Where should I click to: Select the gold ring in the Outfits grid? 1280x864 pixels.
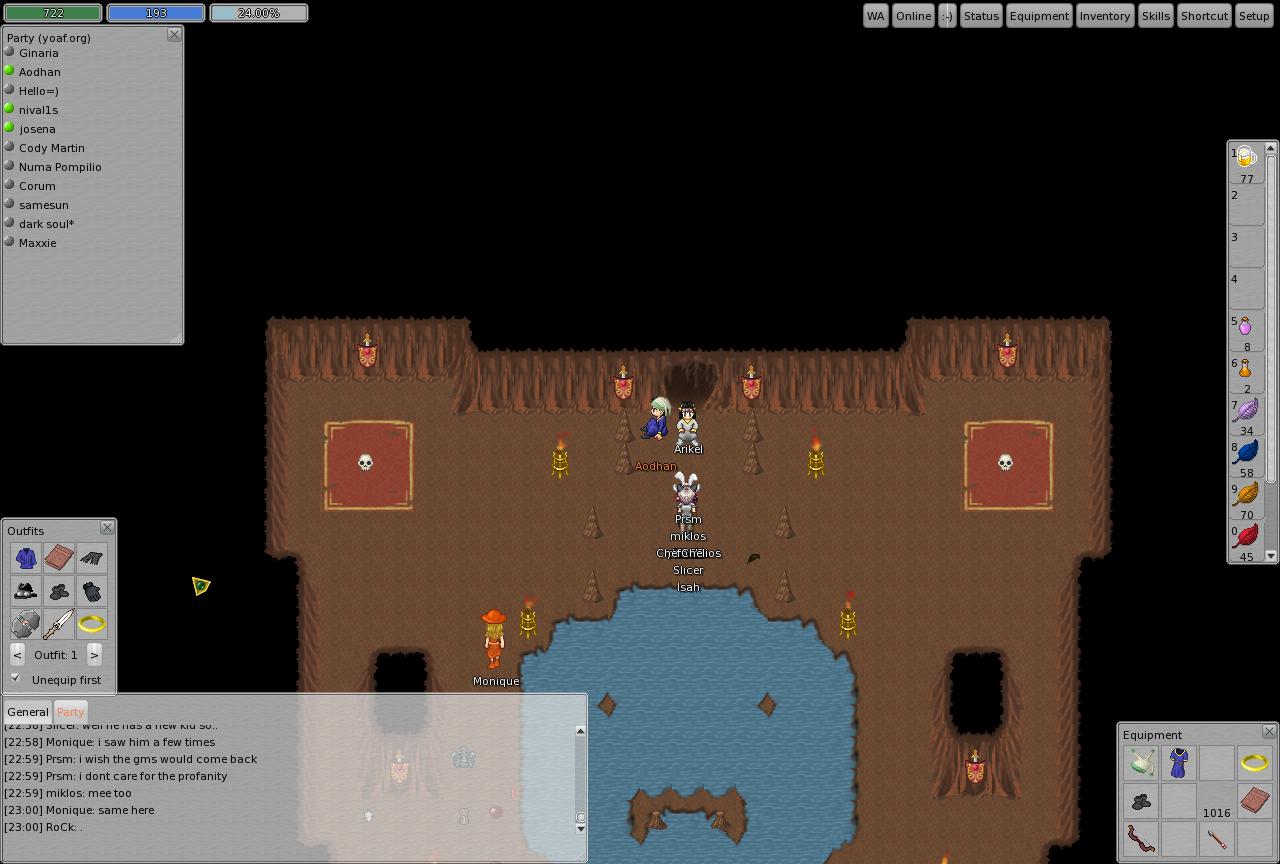pyautogui.click(x=91, y=624)
